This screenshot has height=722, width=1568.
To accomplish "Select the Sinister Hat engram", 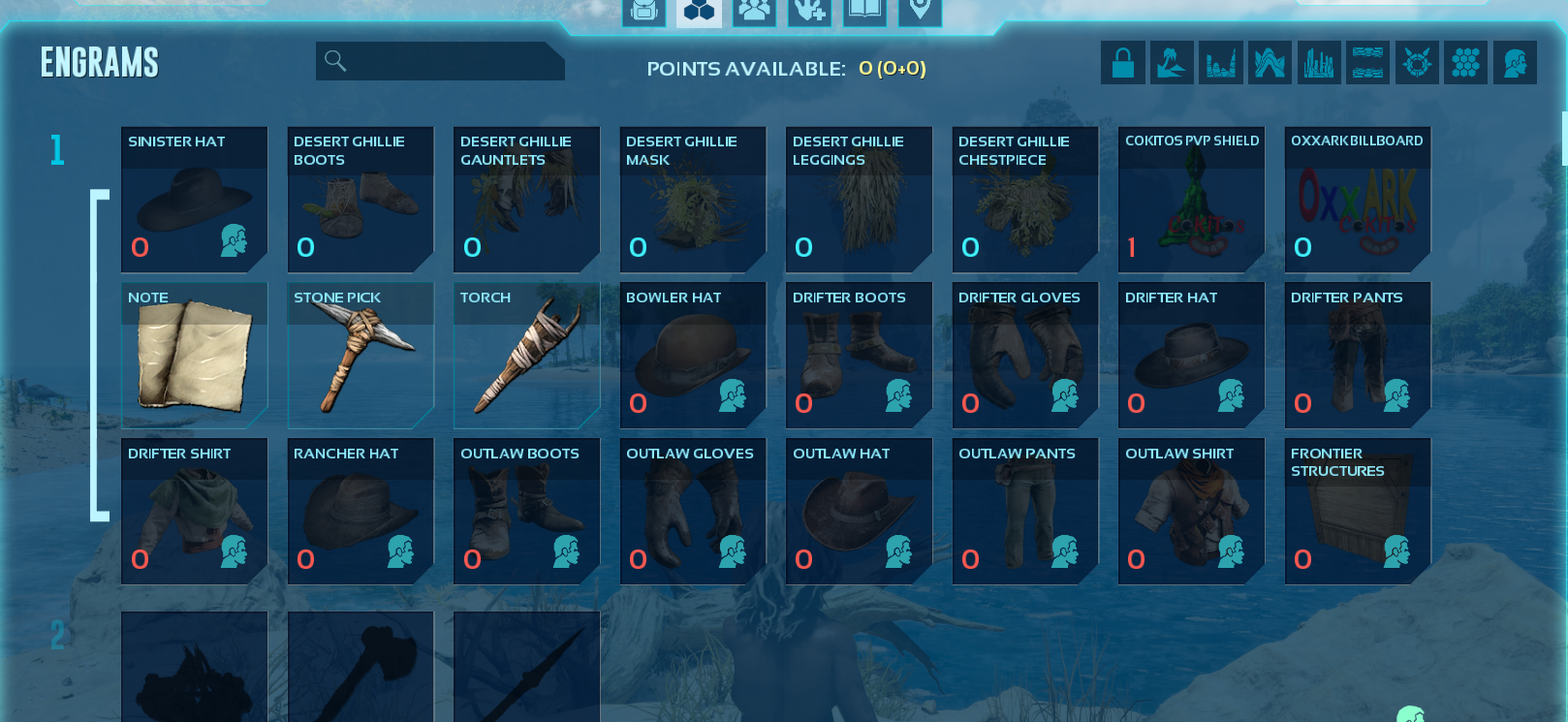I will point(194,200).
